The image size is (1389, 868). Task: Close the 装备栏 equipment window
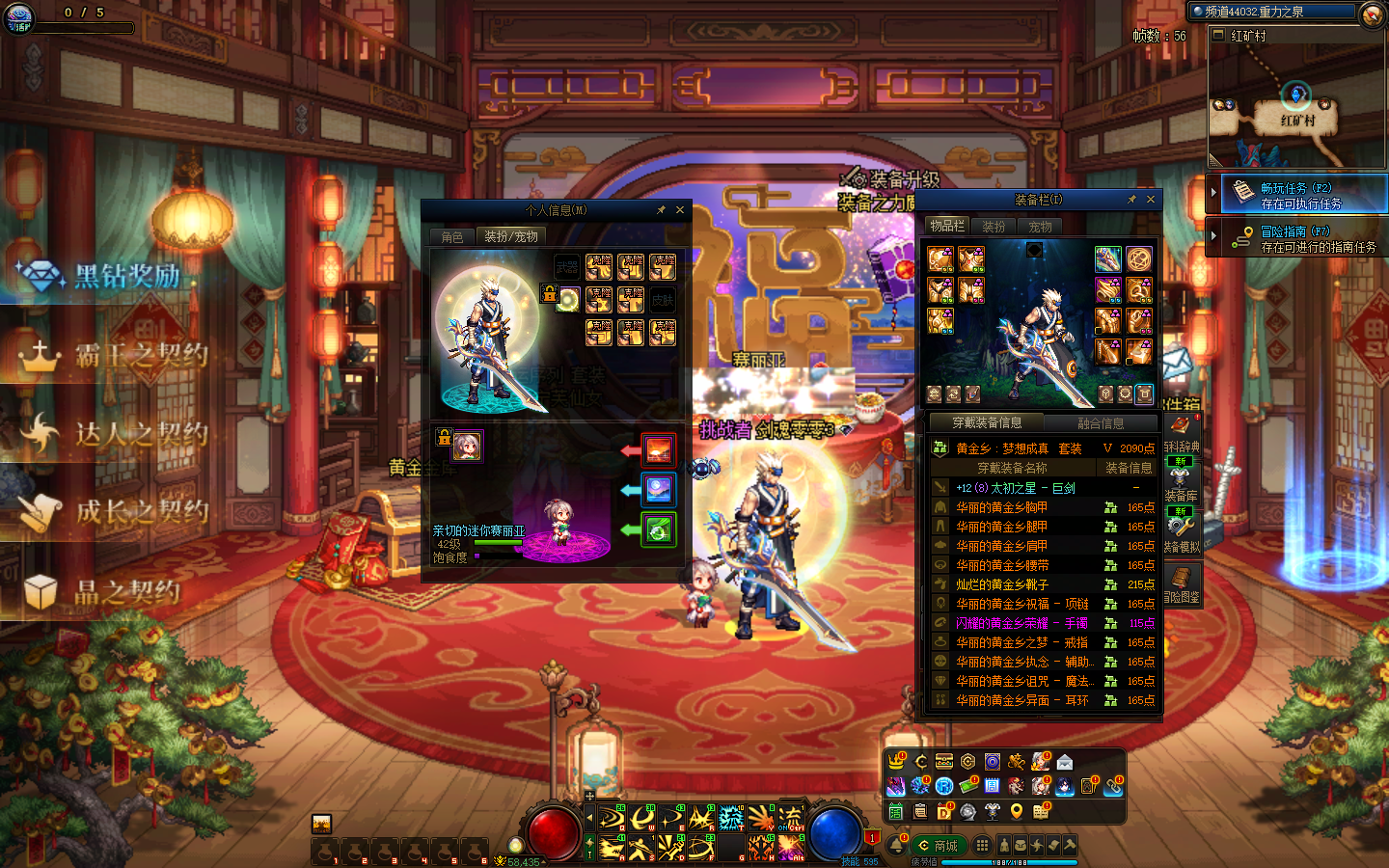[1150, 200]
